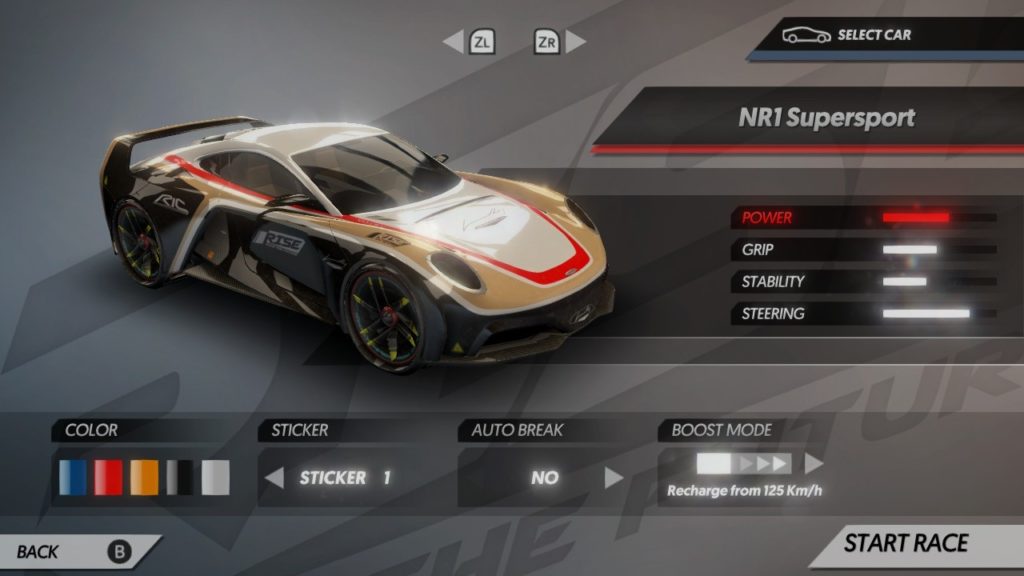The height and width of the screenshot is (576, 1024).
Task: Select the orange paint color
Action: [144, 478]
